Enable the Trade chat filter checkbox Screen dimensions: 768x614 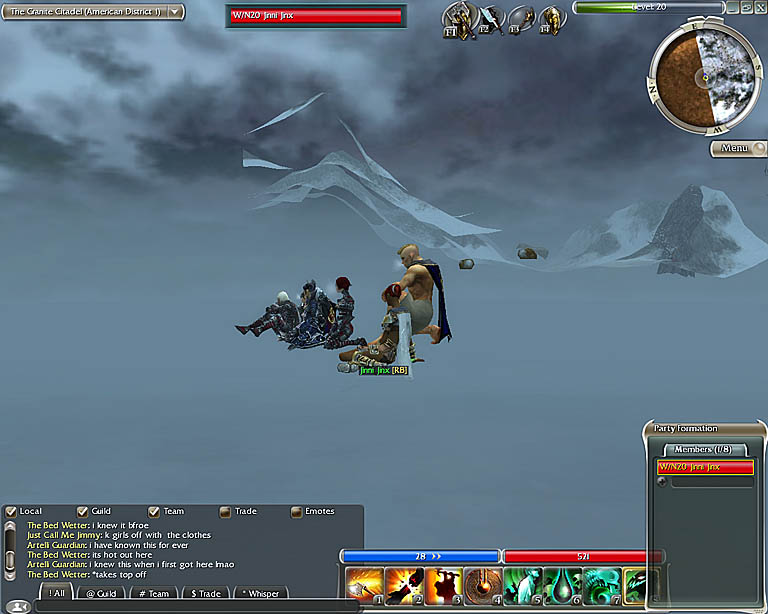click(x=226, y=511)
